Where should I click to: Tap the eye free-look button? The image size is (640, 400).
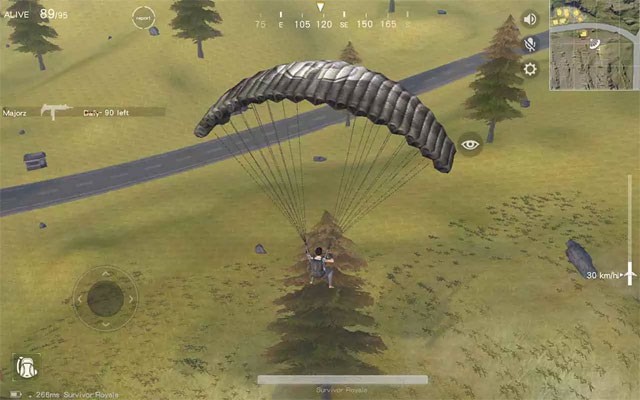[x=470, y=144]
